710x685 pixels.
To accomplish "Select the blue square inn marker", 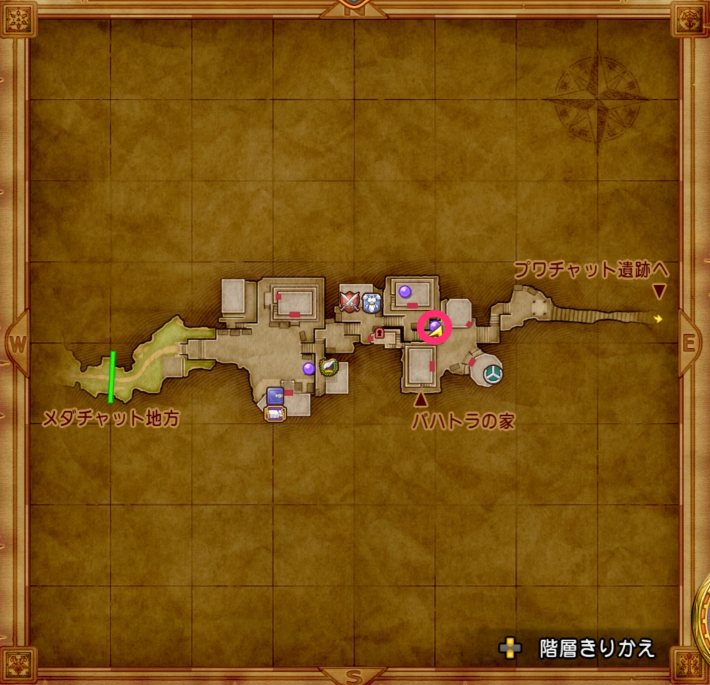I will (x=275, y=394).
